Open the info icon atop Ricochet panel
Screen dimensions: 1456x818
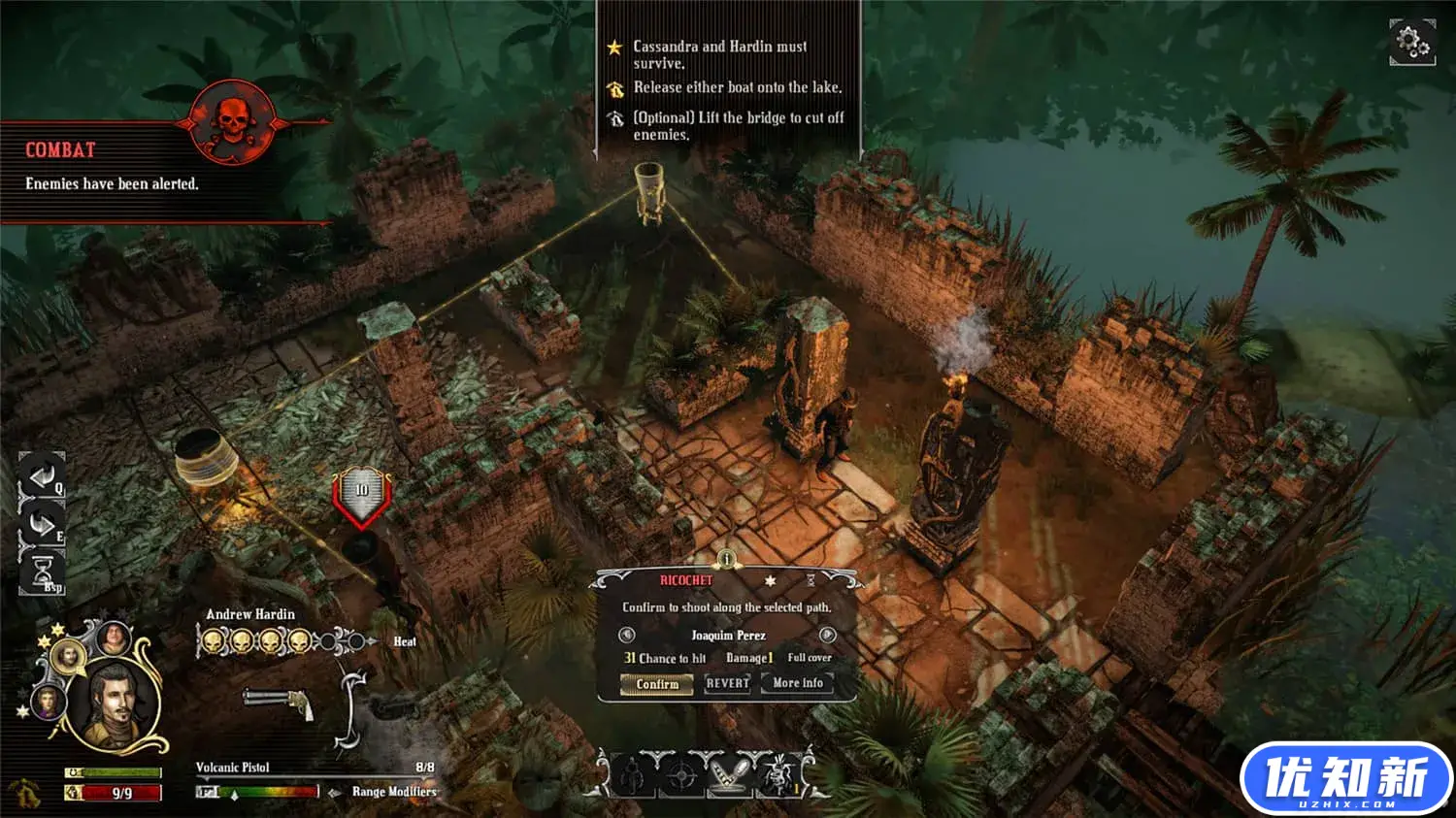point(726,559)
